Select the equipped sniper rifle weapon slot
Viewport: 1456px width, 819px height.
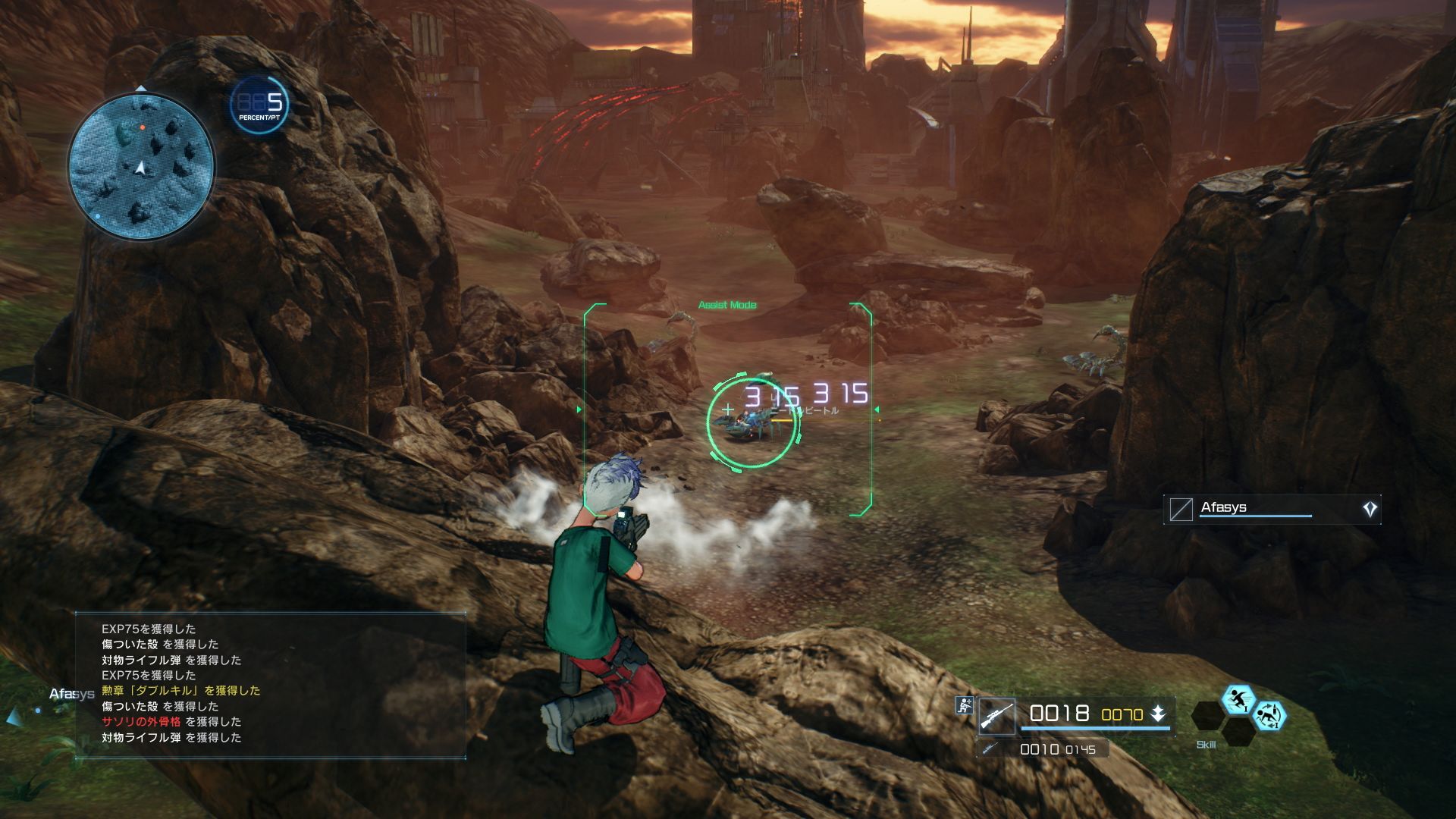[x=996, y=716]
